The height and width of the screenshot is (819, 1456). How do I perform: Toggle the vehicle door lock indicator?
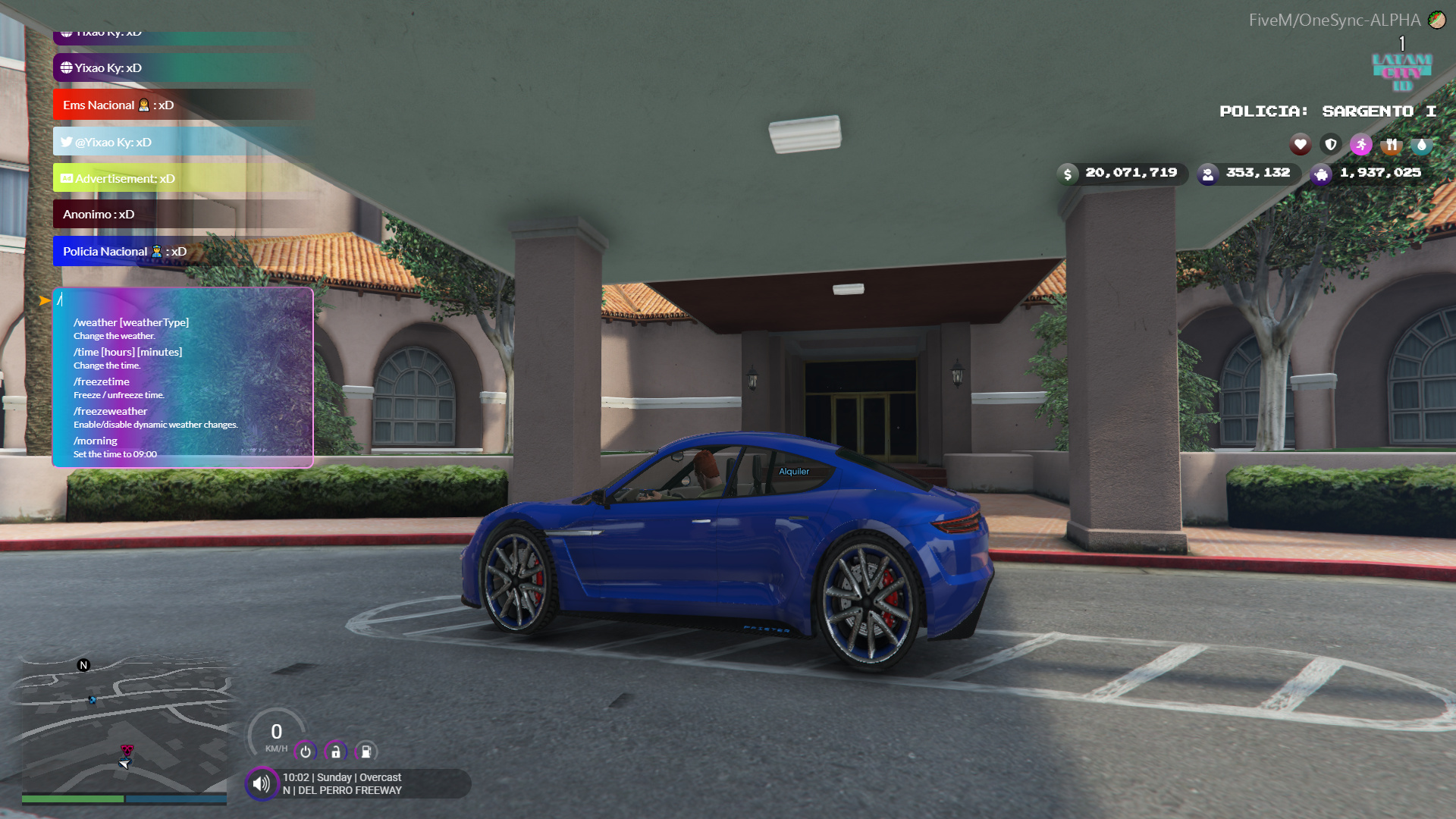[x=334, y=752]
